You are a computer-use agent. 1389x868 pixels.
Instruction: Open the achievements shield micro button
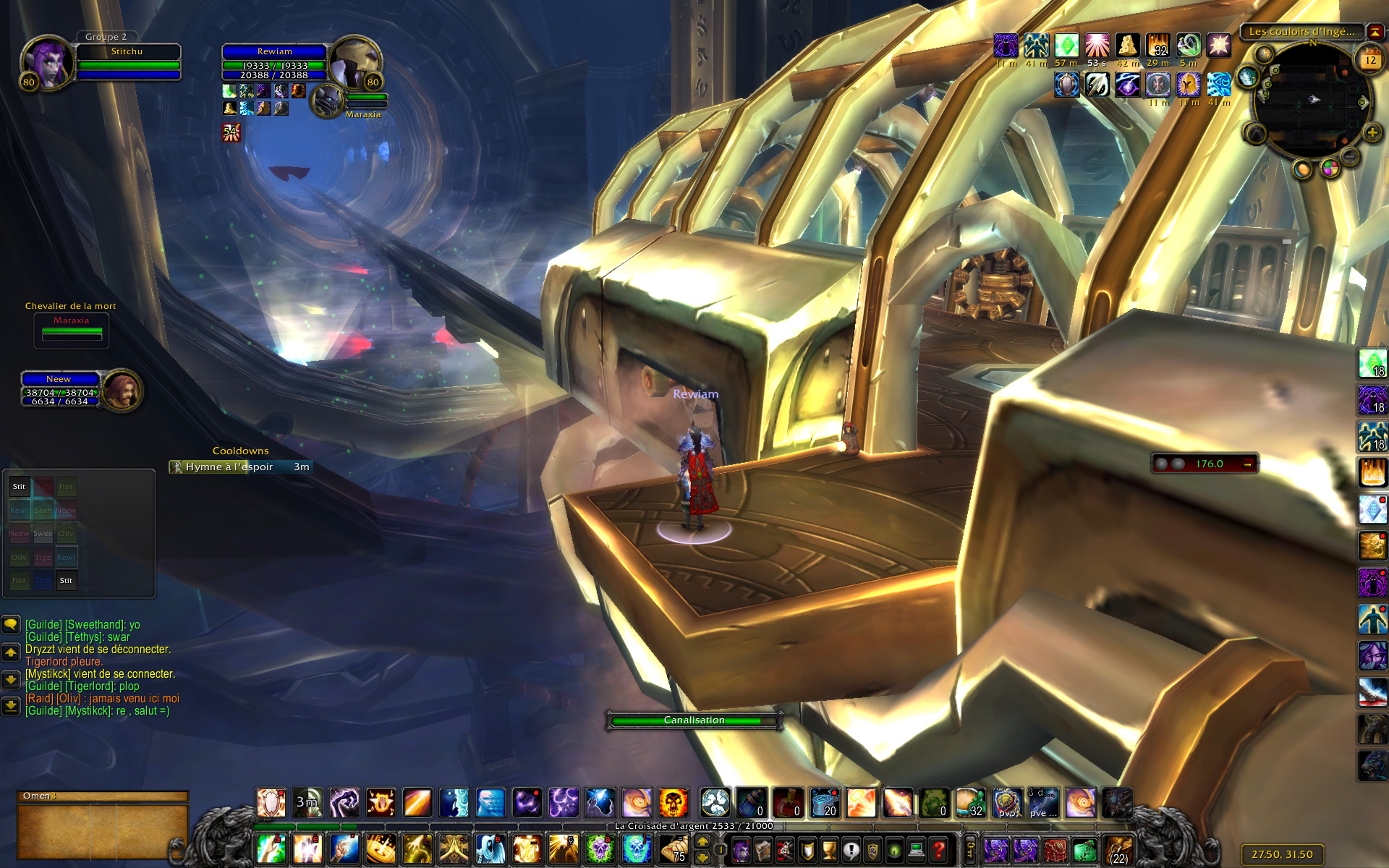[807, 849]
